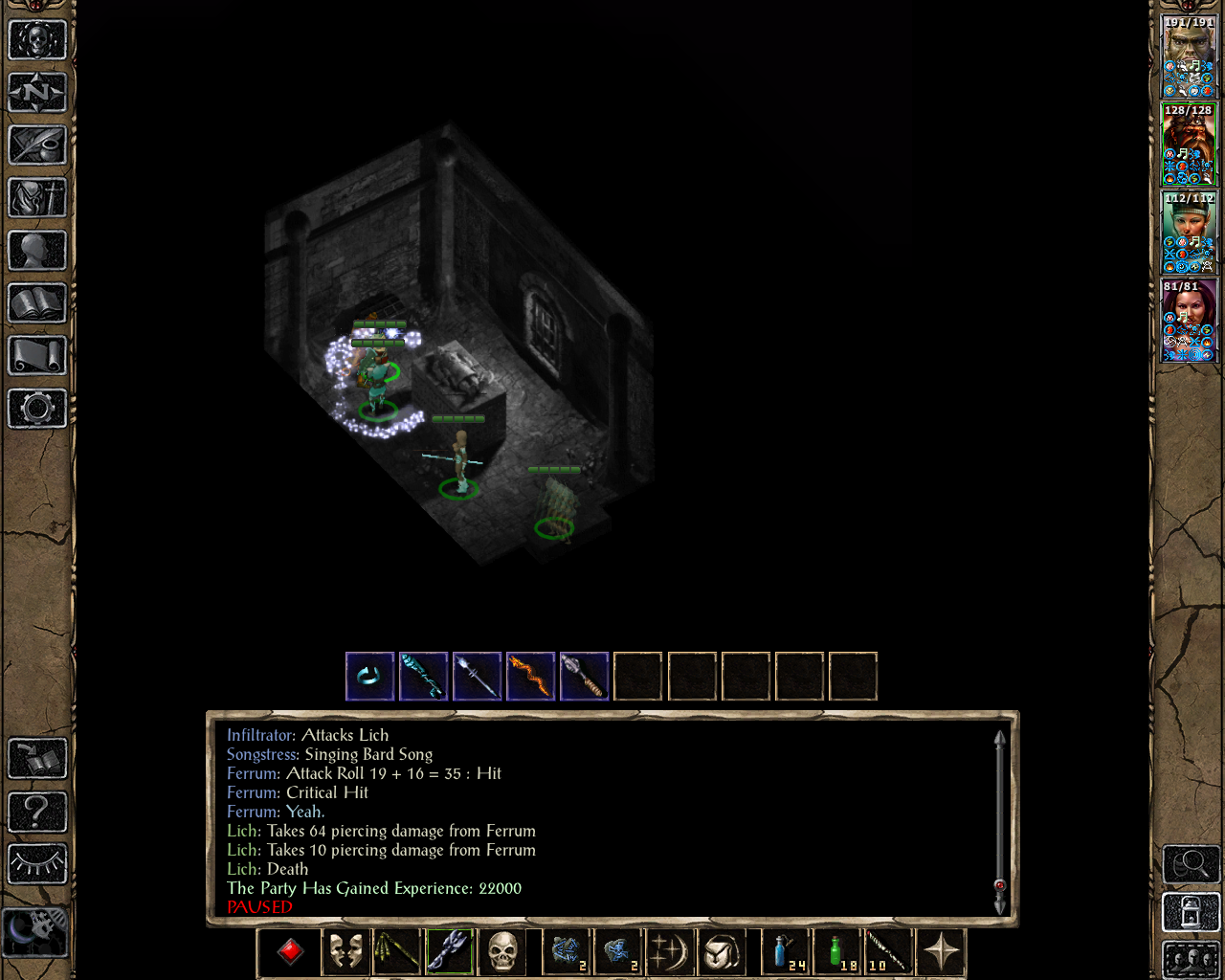
Task: Rest the party using the lantern button
Action: pyautogui.click(x=1192, y=912)
